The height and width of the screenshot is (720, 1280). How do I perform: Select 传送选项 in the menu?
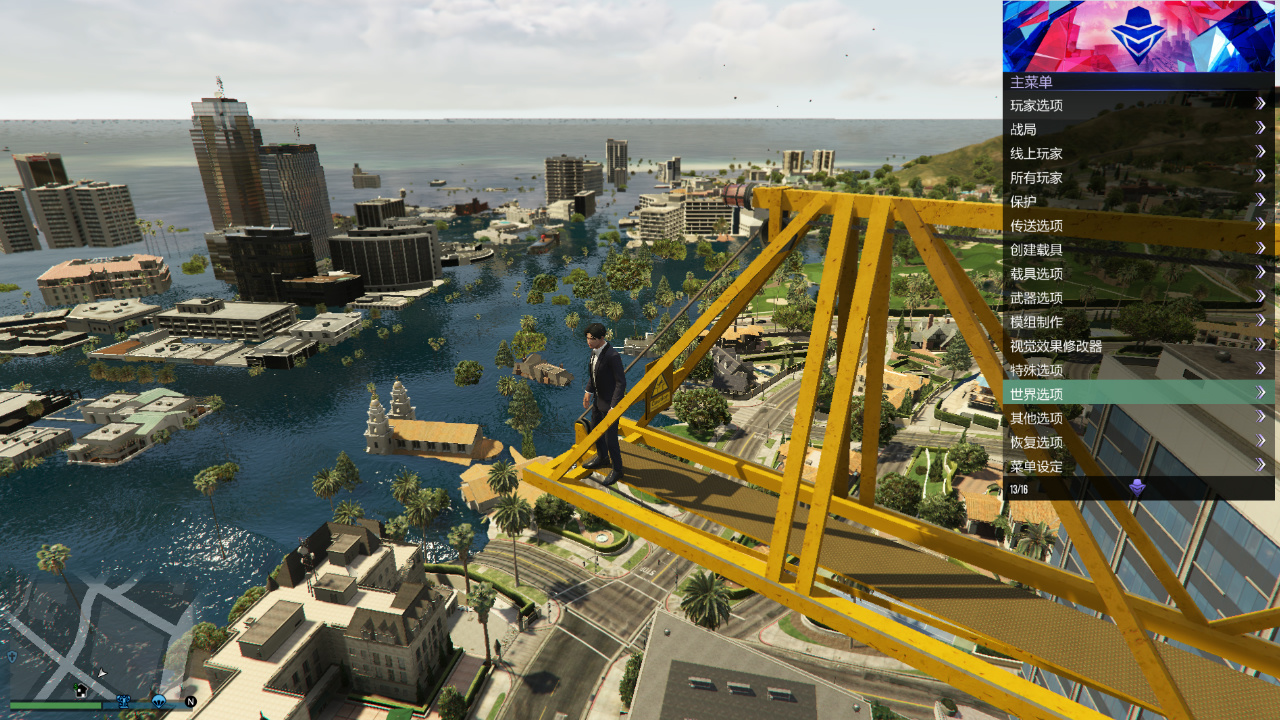(1138, 225)
